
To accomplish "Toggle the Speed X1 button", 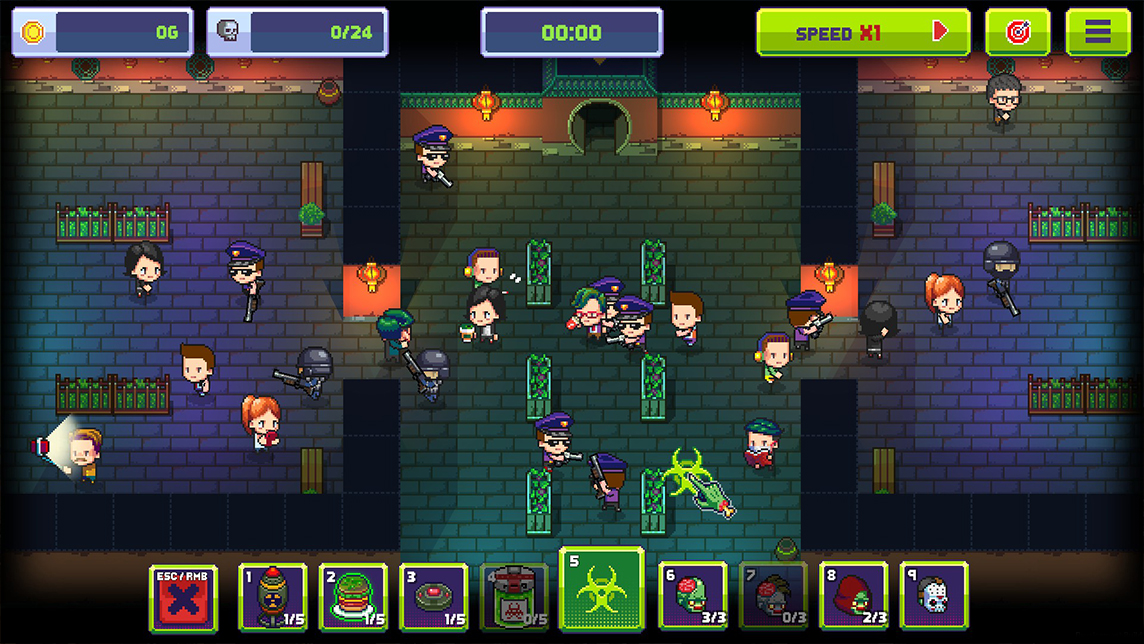I will pyautogui.click(x=863, y=33).
